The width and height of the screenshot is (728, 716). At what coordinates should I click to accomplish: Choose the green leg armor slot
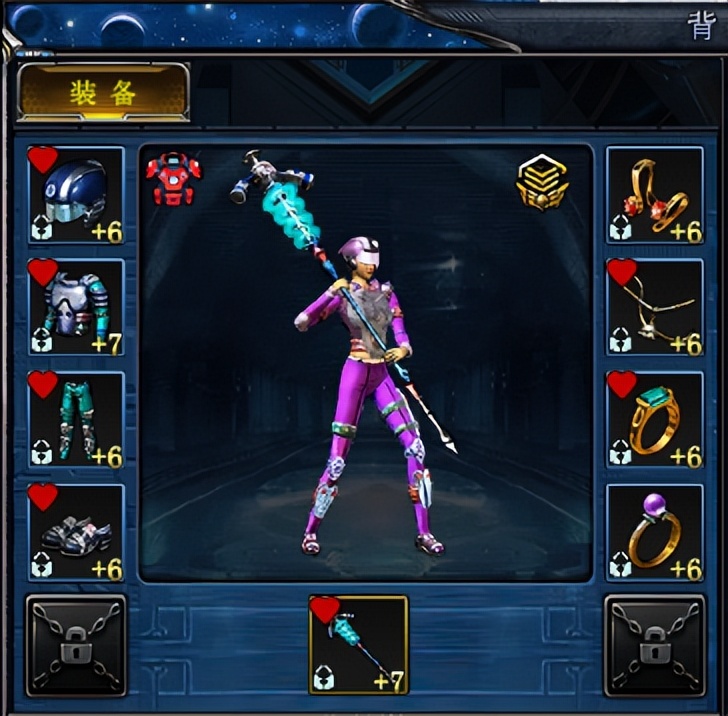(76, 420)
